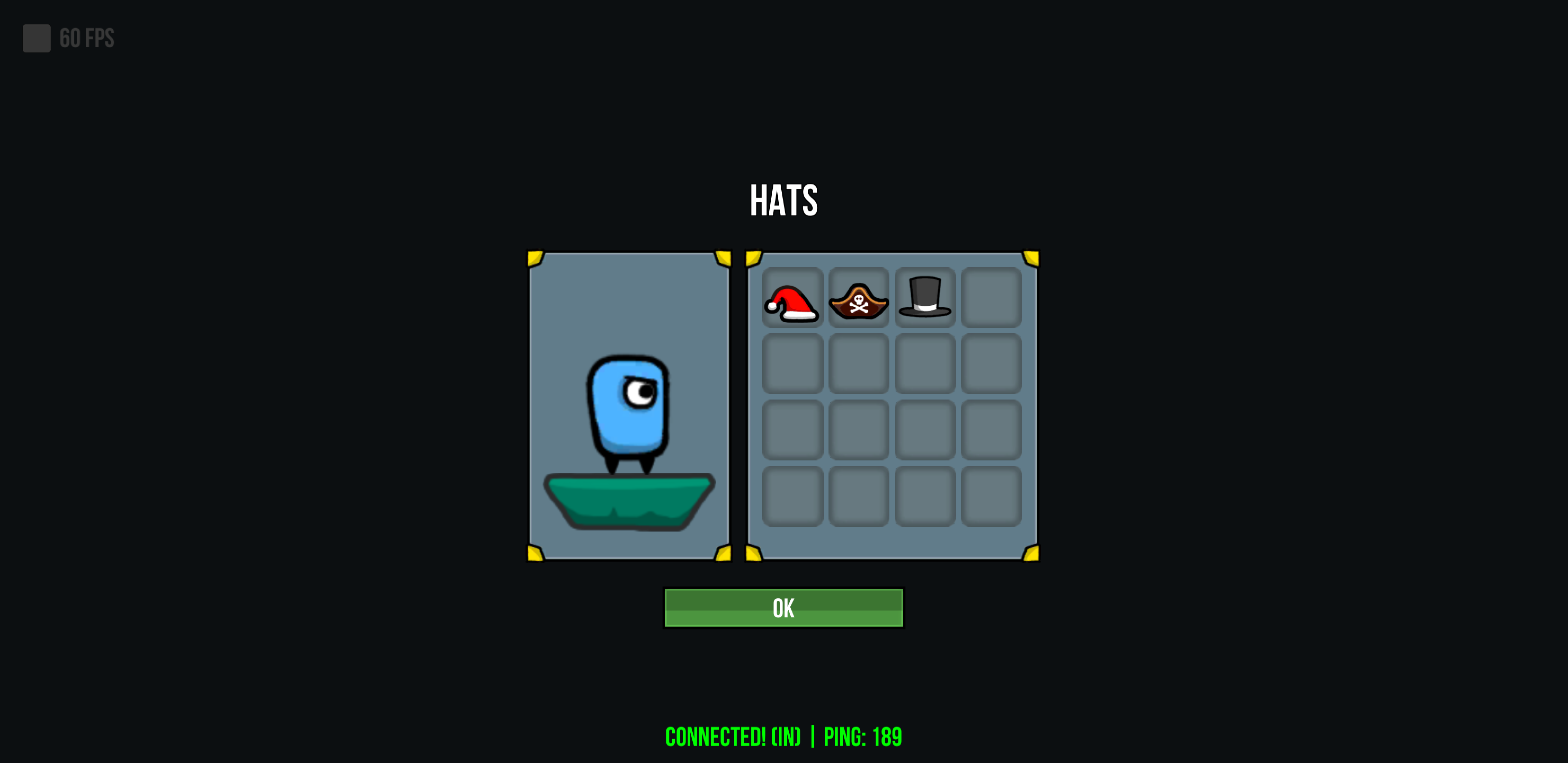This screenshot has height=763, width=1568.
Task: Choose the pirate skull hat
Action: pos(858,298)
